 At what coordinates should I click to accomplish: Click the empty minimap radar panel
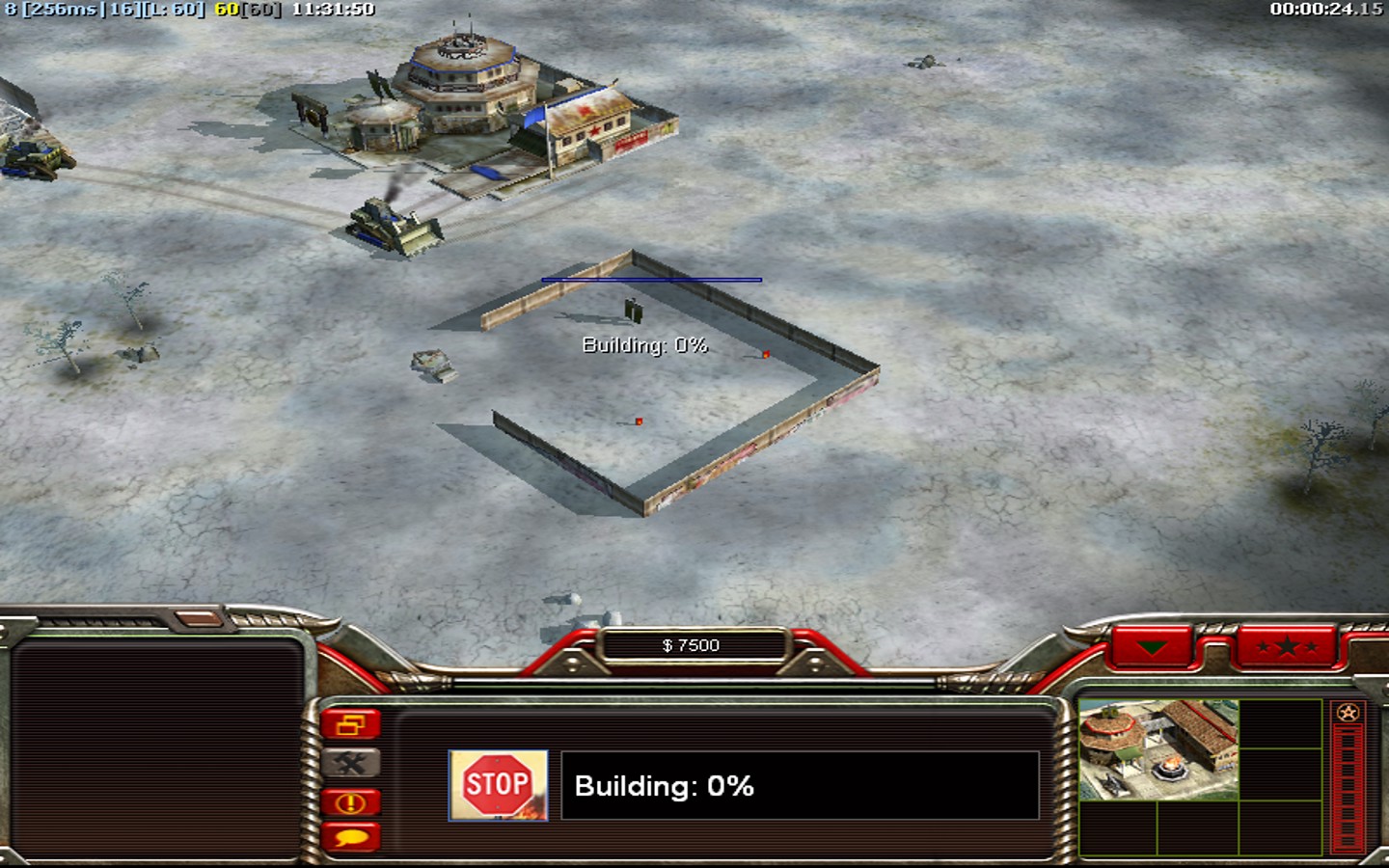click(x=157, y=747)
